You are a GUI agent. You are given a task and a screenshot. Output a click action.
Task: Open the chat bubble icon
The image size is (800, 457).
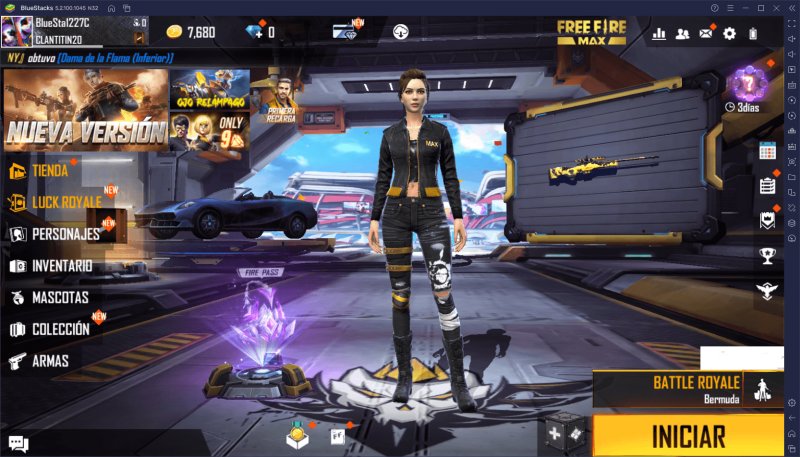(x=18, y=443)
